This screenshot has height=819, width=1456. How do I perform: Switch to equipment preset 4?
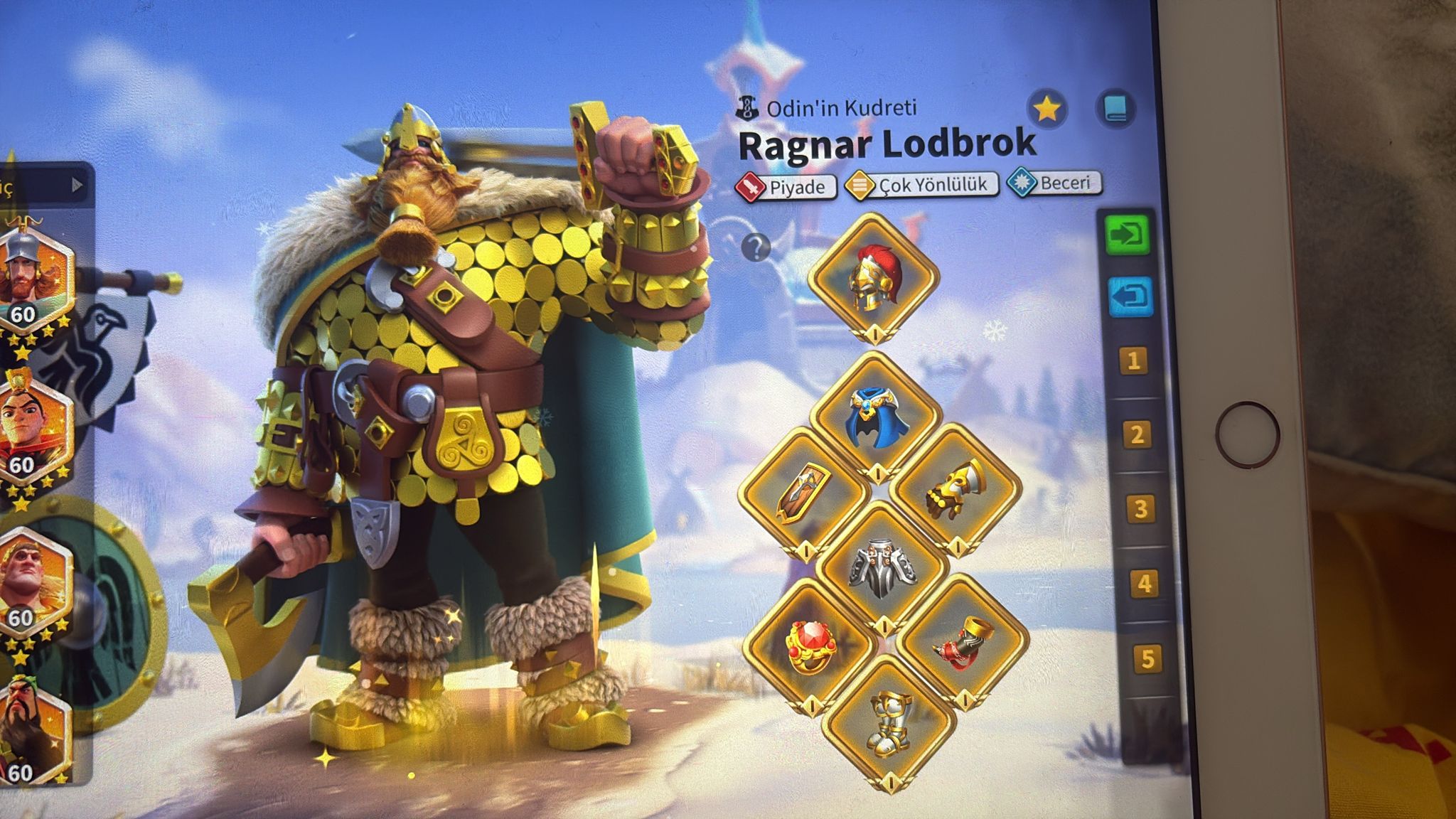[1143, 584]
